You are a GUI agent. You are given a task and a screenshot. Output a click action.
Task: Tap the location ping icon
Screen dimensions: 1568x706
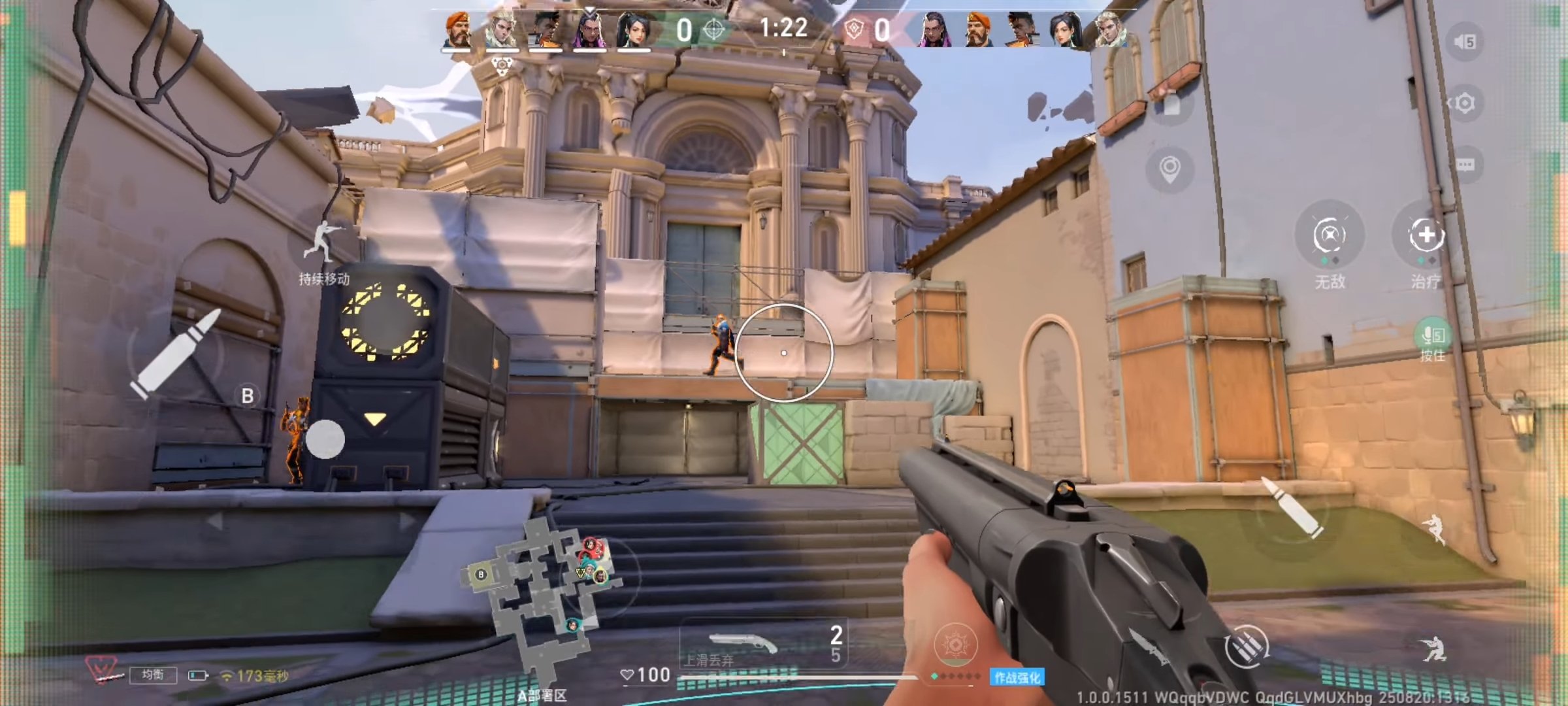point(1170,167)
